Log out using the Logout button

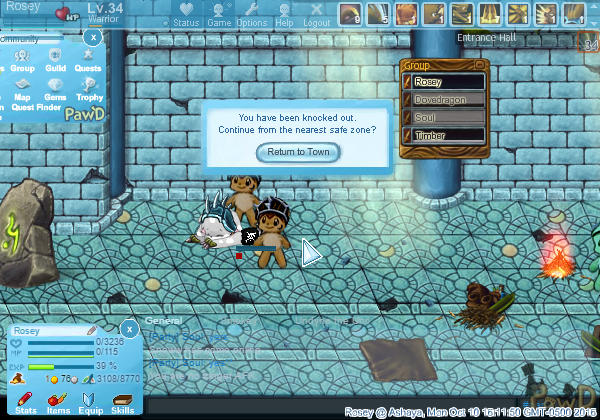pos(316,14)
